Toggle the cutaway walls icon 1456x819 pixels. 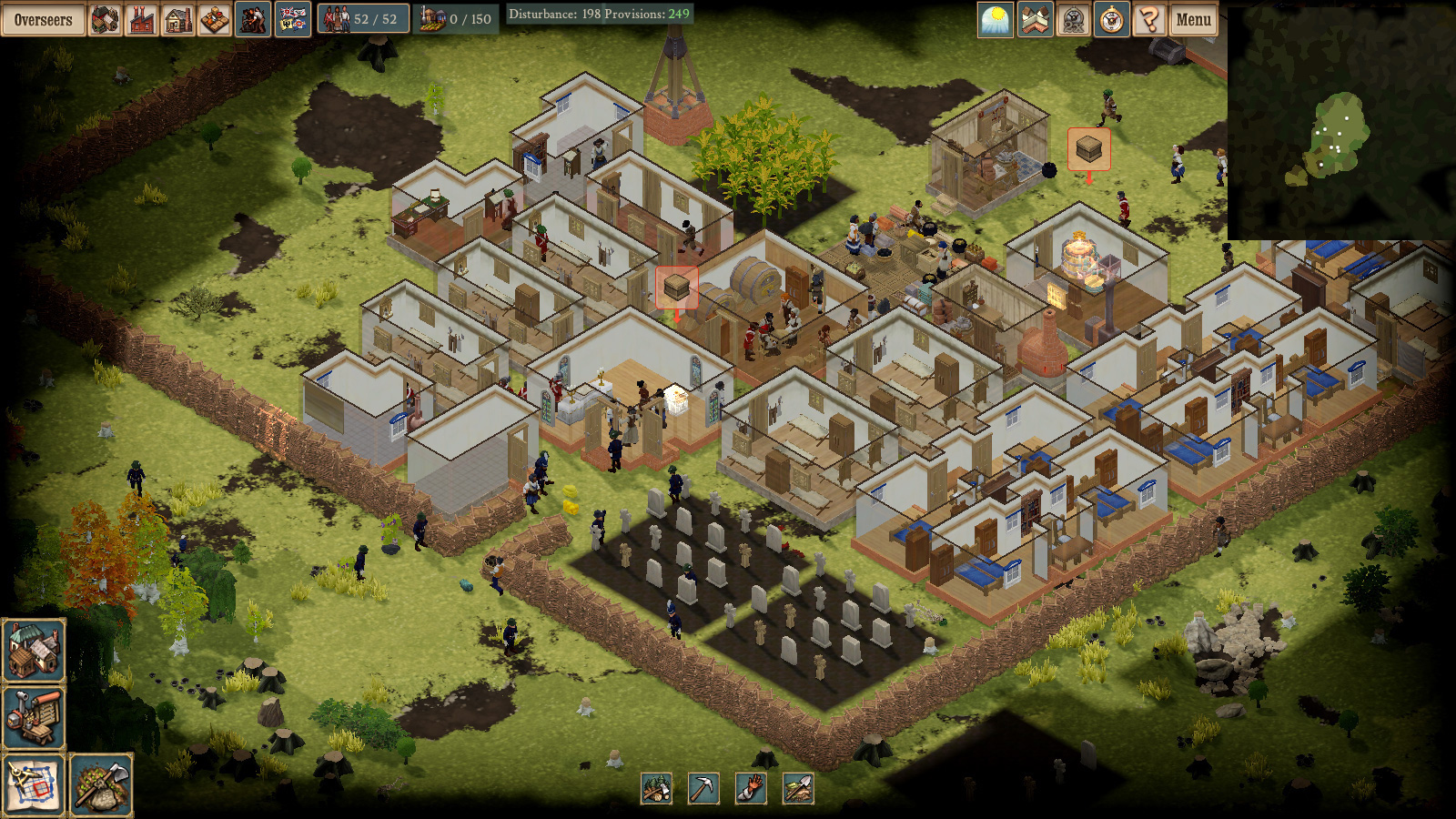(1035, 19)
